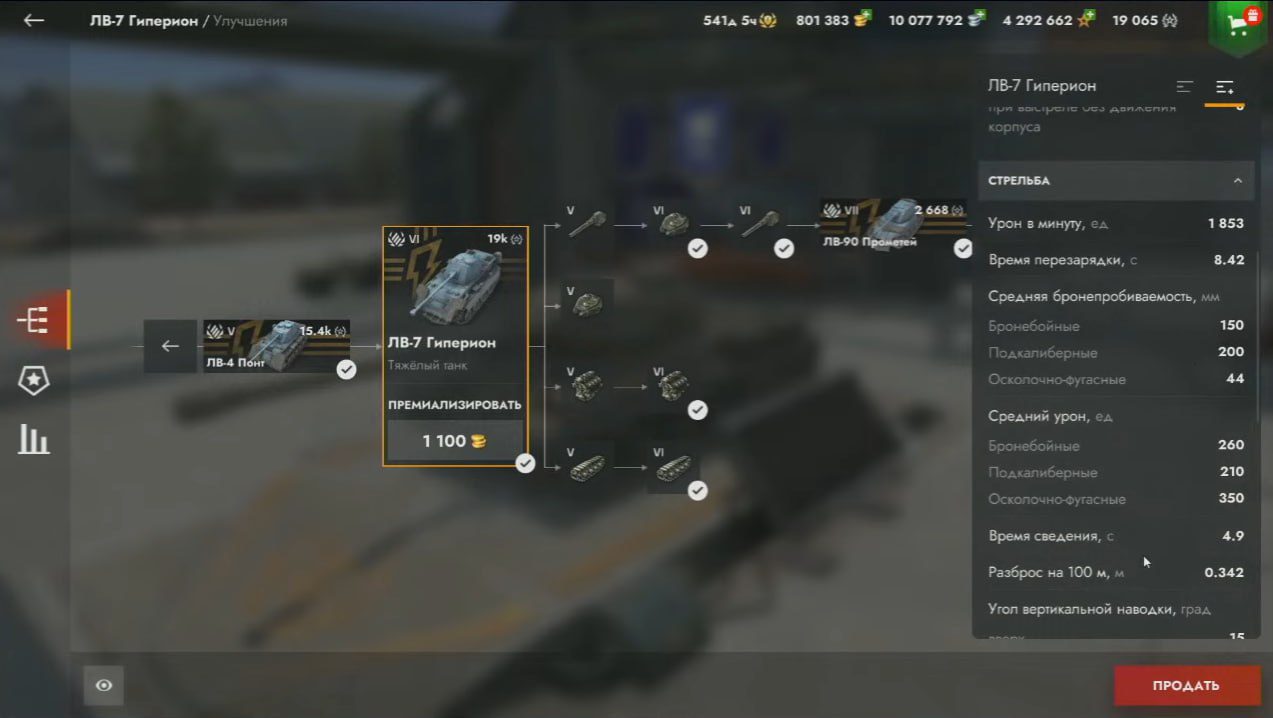Select the tier V tracks module
Viewport: 1273px width, 718px height.
click(x=587, y=467)
